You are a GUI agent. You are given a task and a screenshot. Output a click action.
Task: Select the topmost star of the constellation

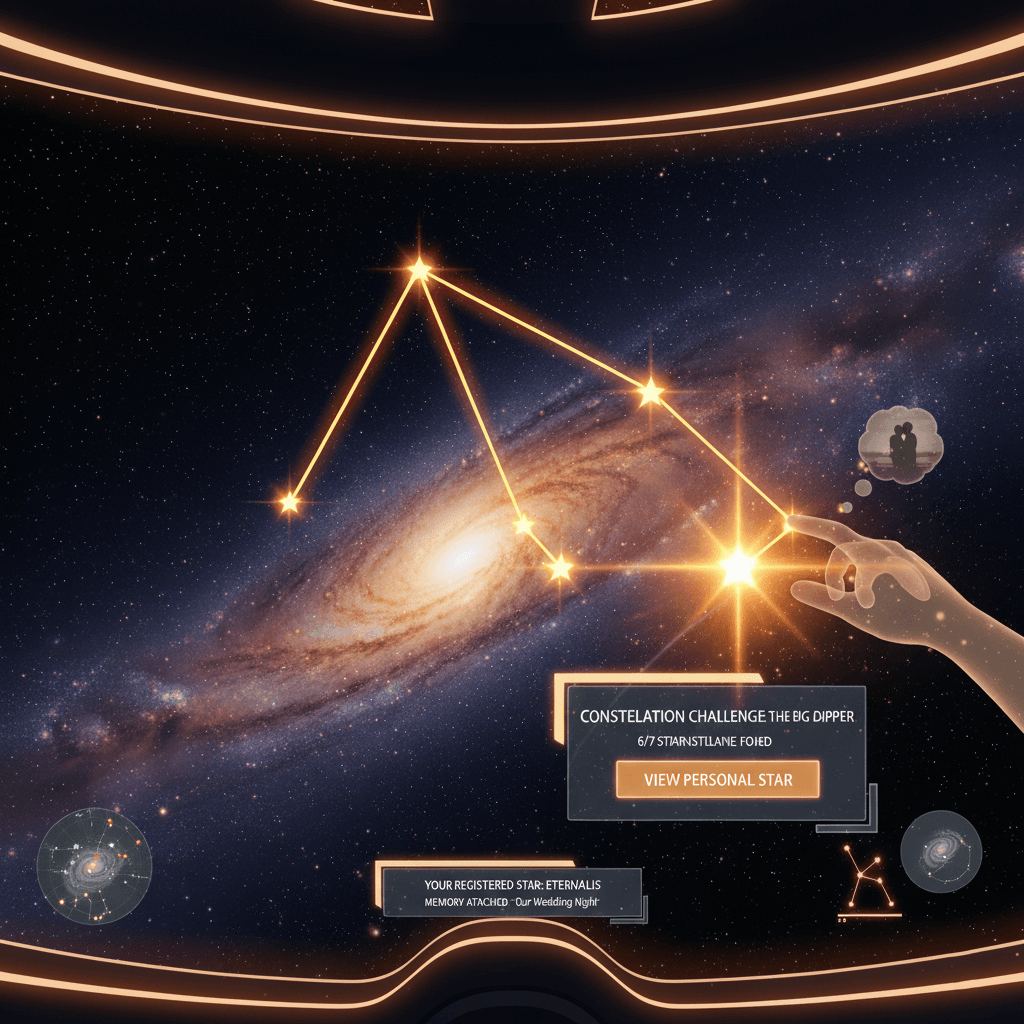(419, 269)
